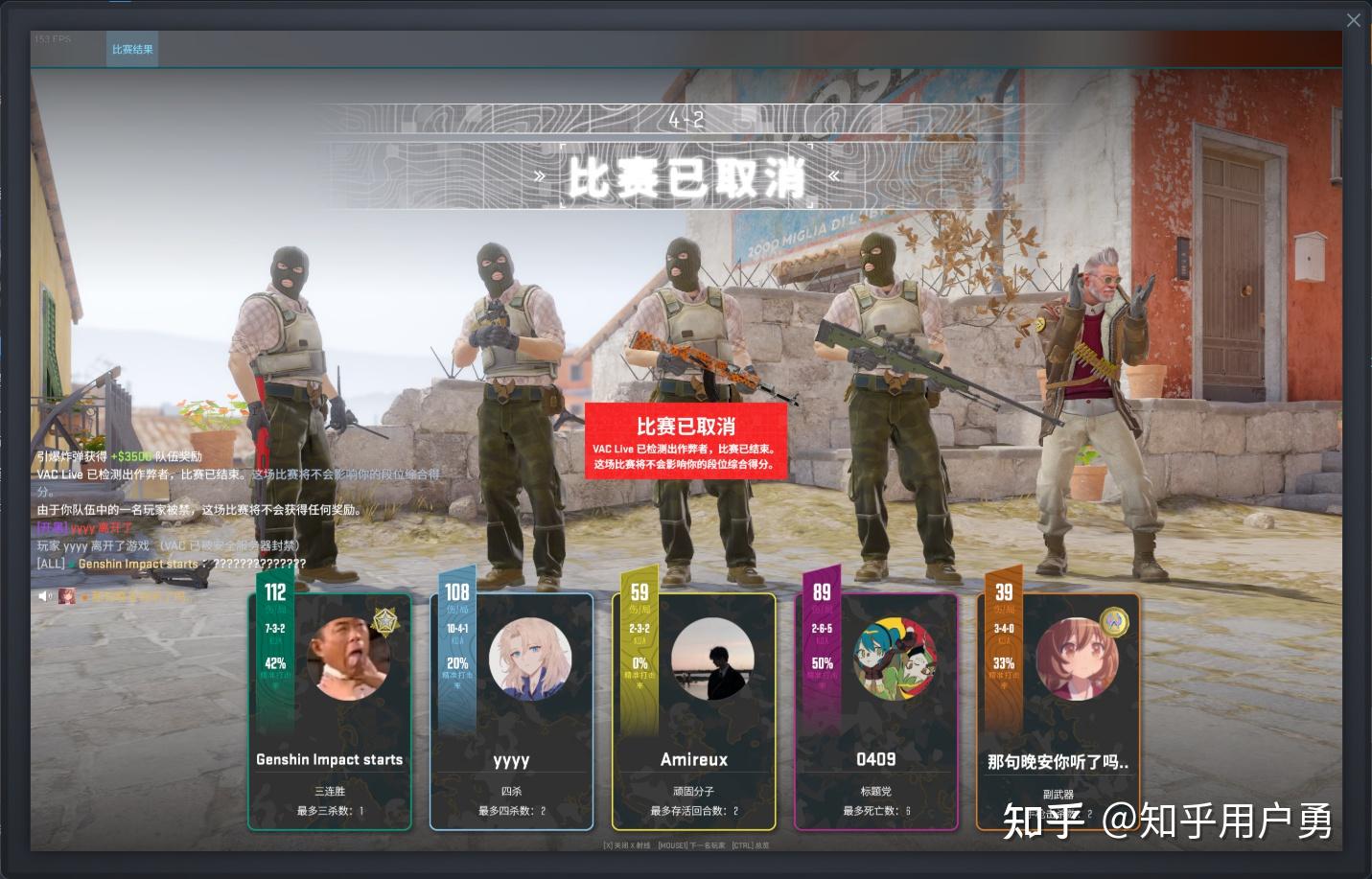Click the gold medal on 那句晚安你听了吗's card

(1114, 622)
